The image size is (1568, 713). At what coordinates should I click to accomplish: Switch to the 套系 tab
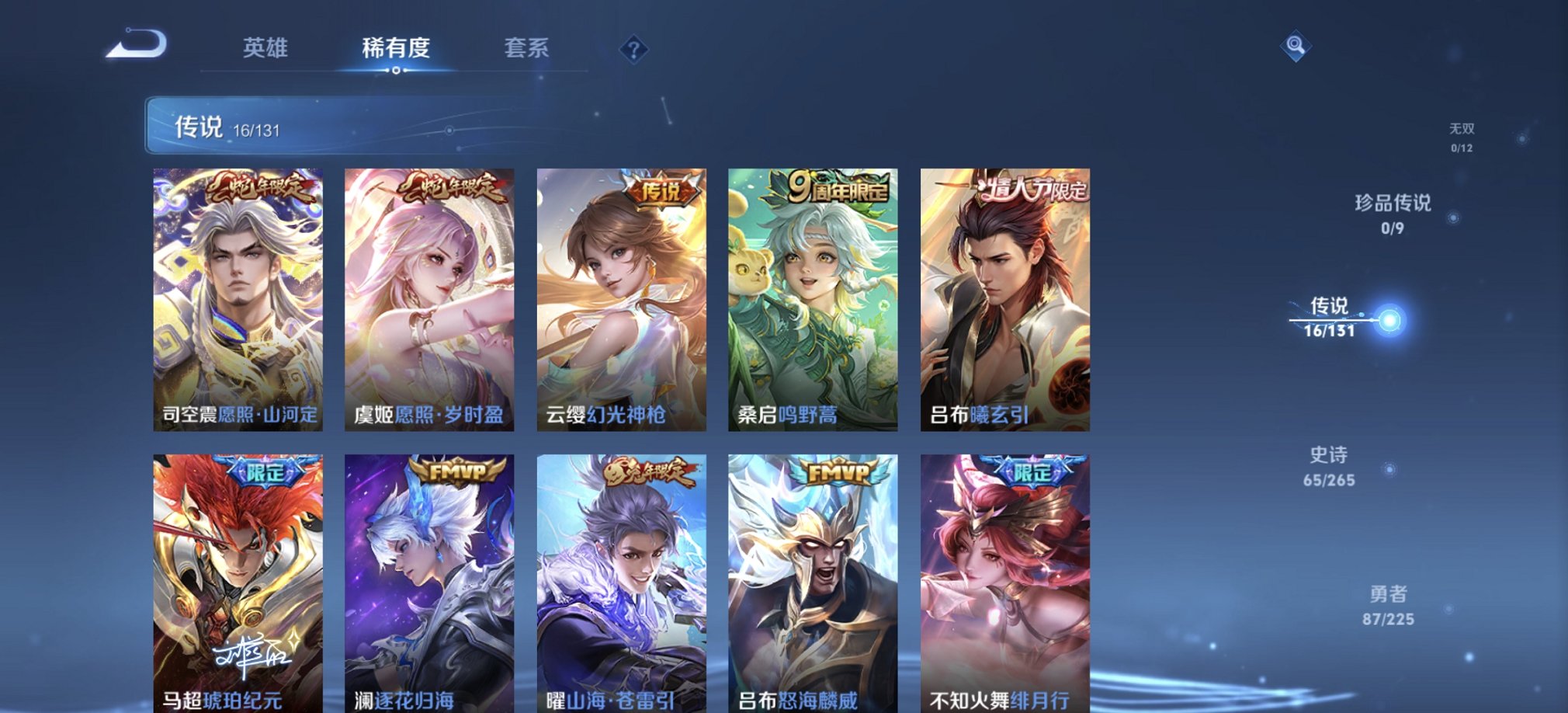point(523,49)
